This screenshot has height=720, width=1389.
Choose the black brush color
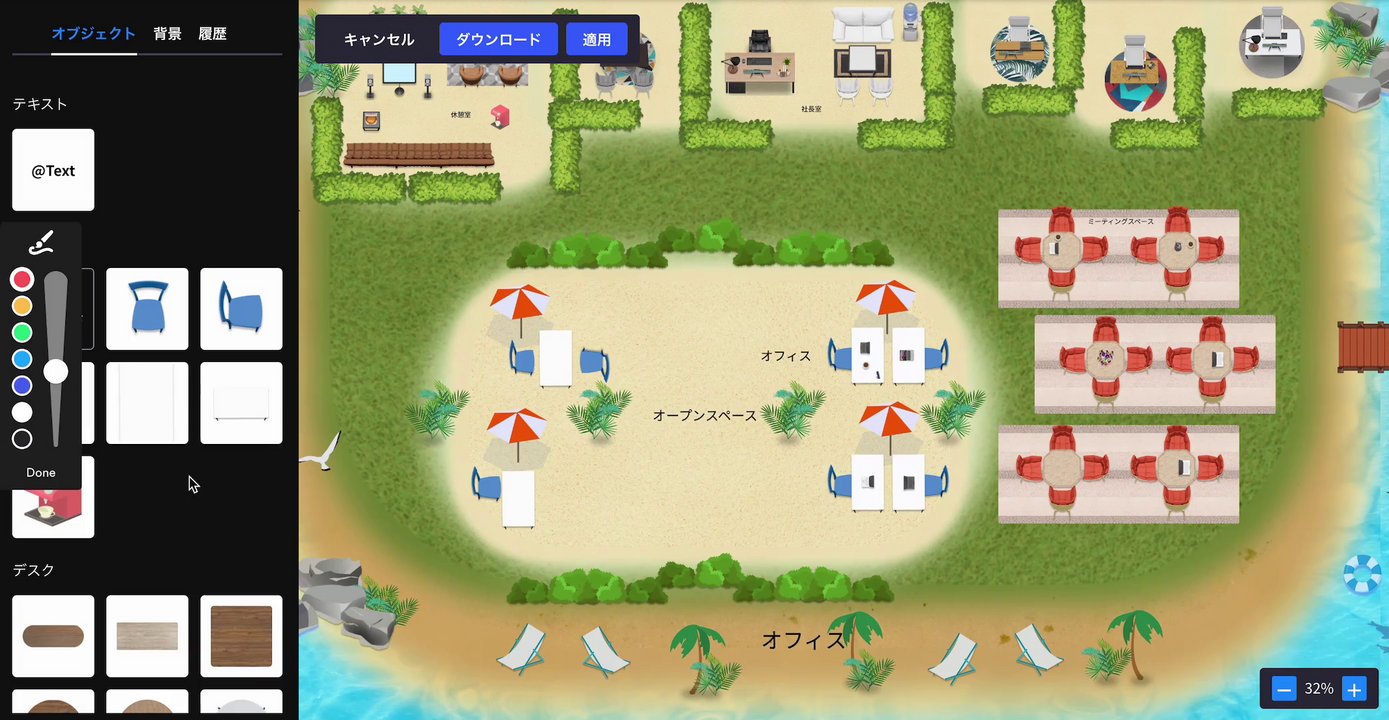(22, 439)
